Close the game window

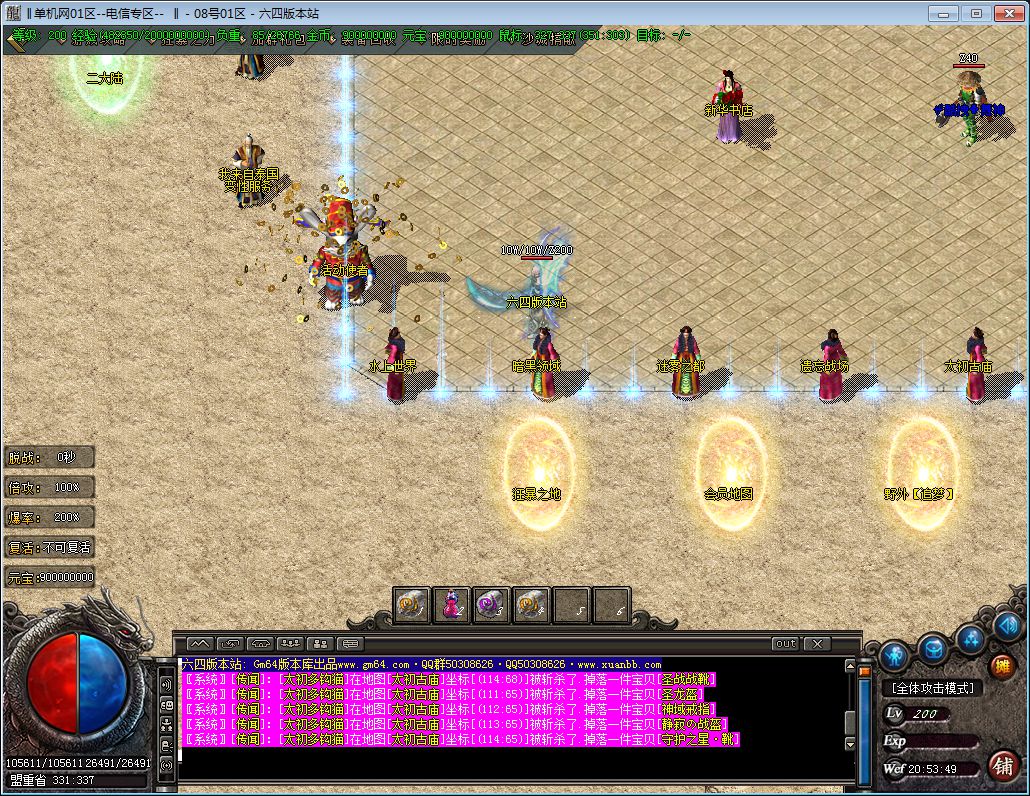coord(1009,13)
